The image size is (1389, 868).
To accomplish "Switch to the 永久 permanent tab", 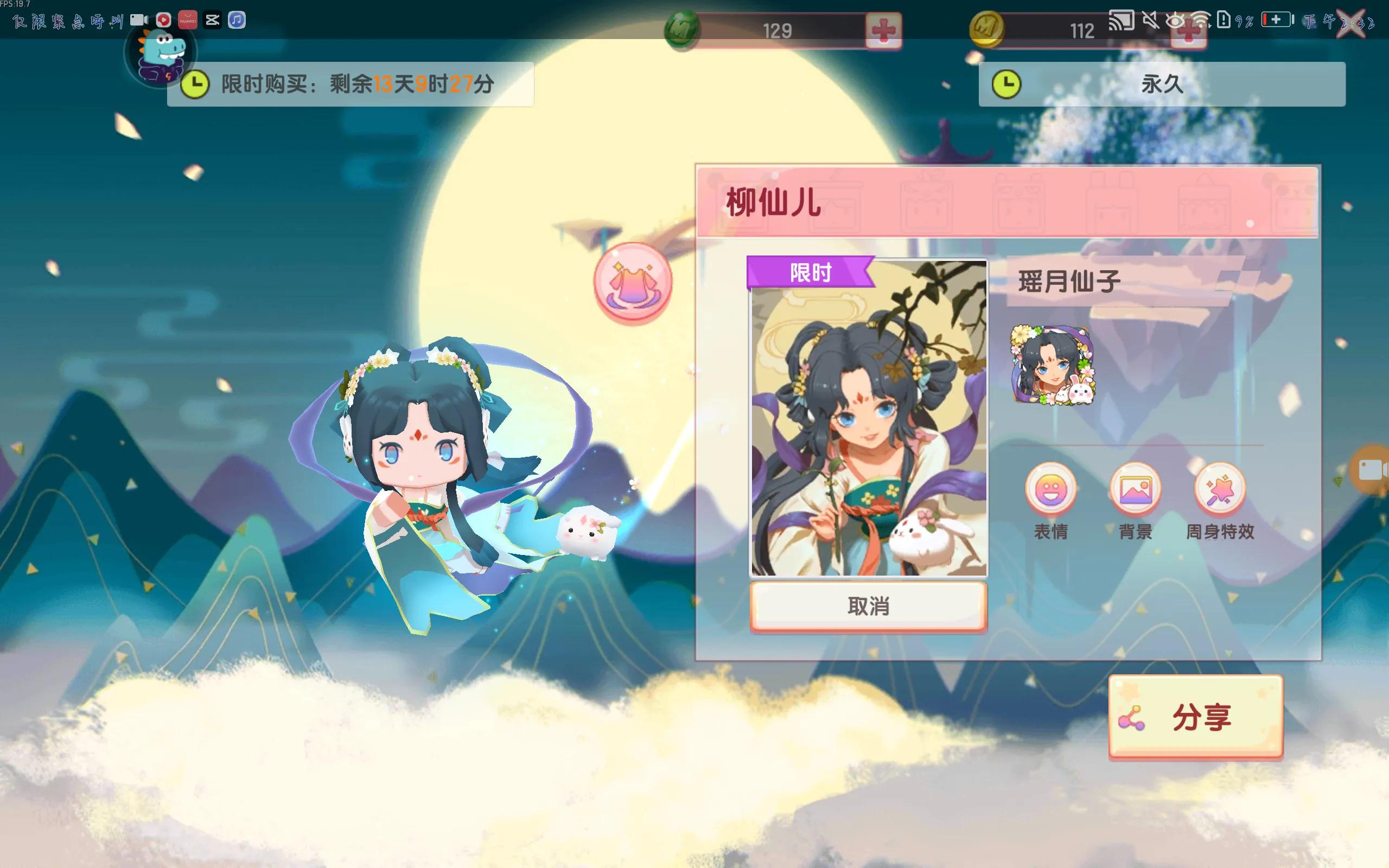I will click(1165, 84).
